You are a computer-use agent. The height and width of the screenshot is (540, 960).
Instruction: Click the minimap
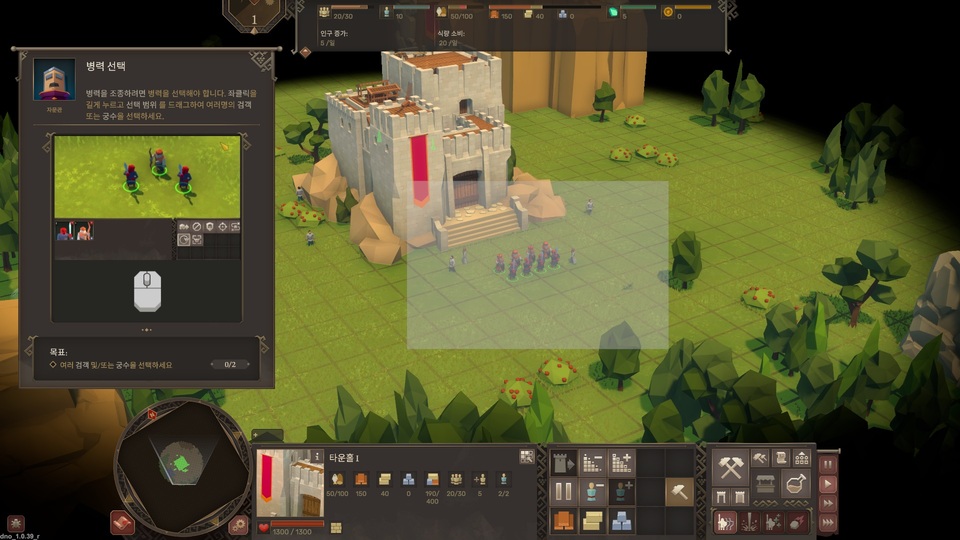coord(180,463)
